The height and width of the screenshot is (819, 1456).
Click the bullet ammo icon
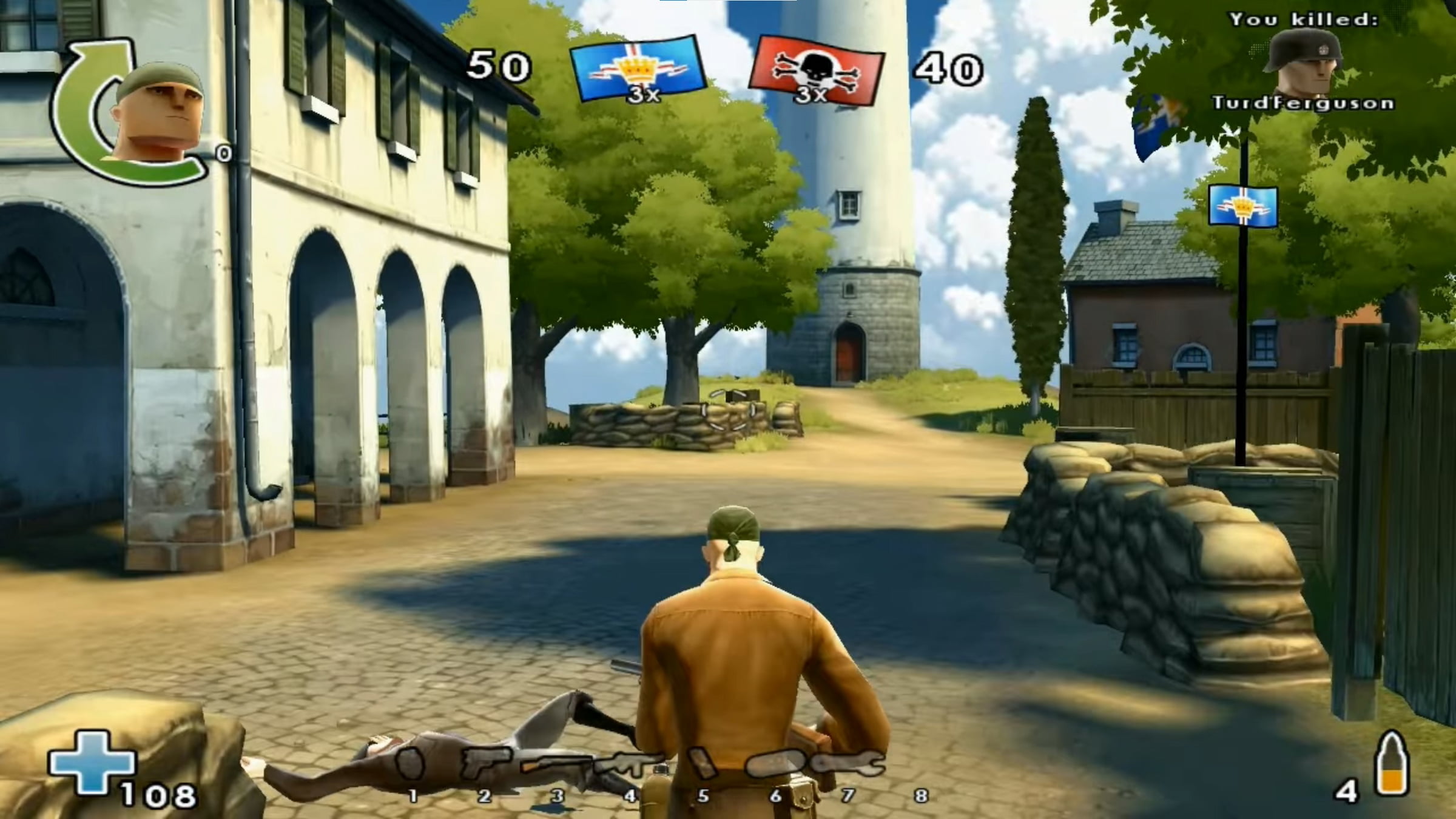click(x=1392, y=764)
